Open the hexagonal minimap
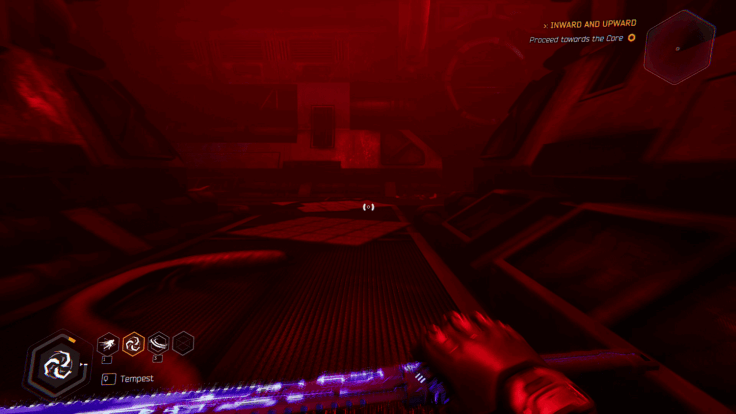Screen dimensions: 736x414 pos(679,47)
